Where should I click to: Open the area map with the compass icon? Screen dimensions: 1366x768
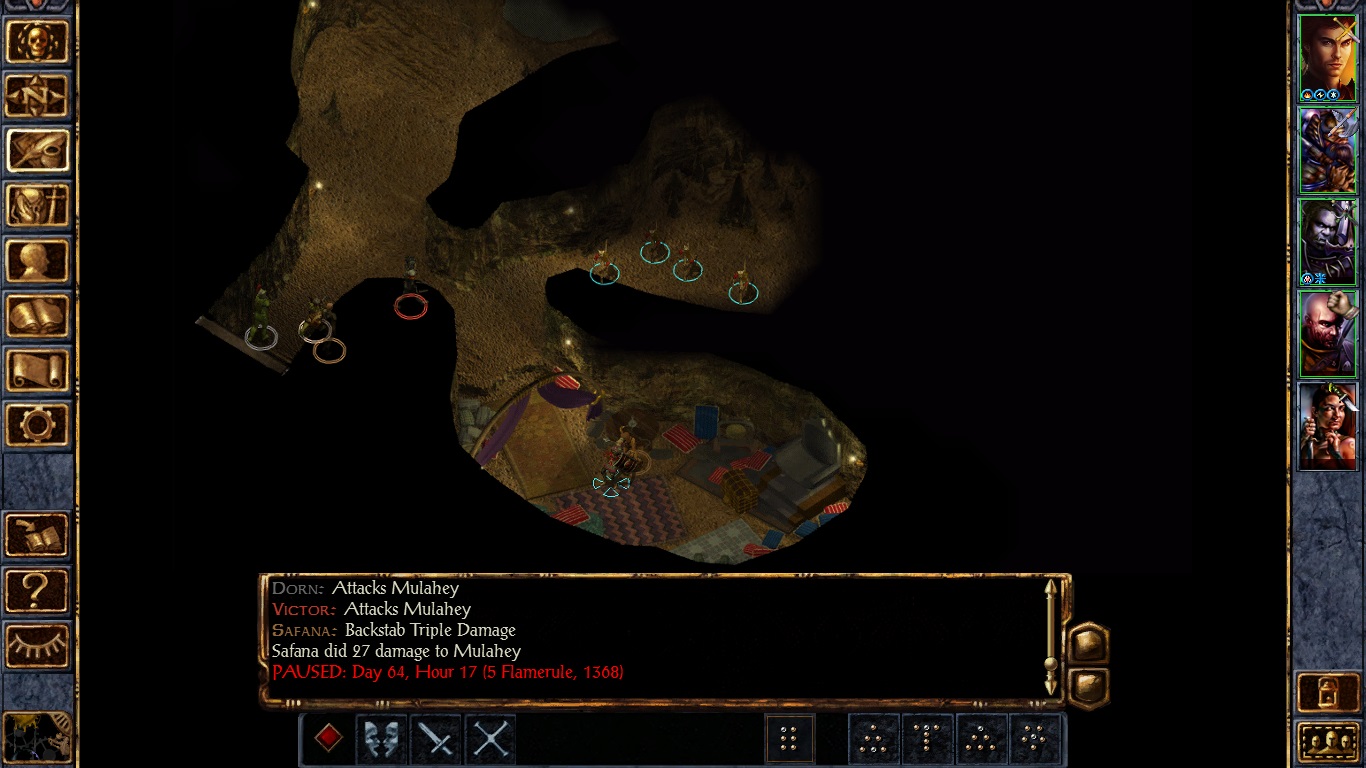pos(38,96)
